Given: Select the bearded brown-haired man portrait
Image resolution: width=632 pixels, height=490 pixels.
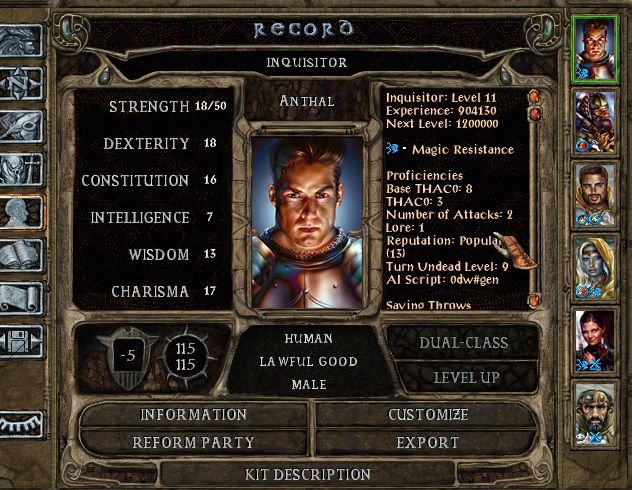Looking at the screenshot, I should click(596, 194).
